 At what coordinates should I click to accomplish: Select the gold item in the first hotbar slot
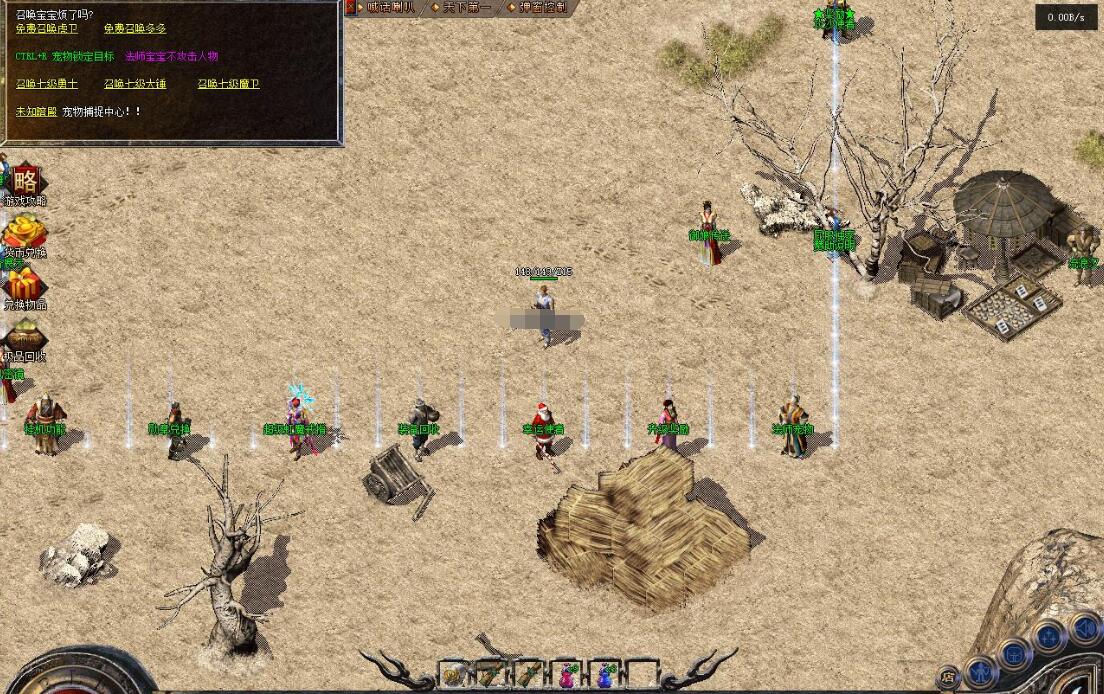(455, 676)
